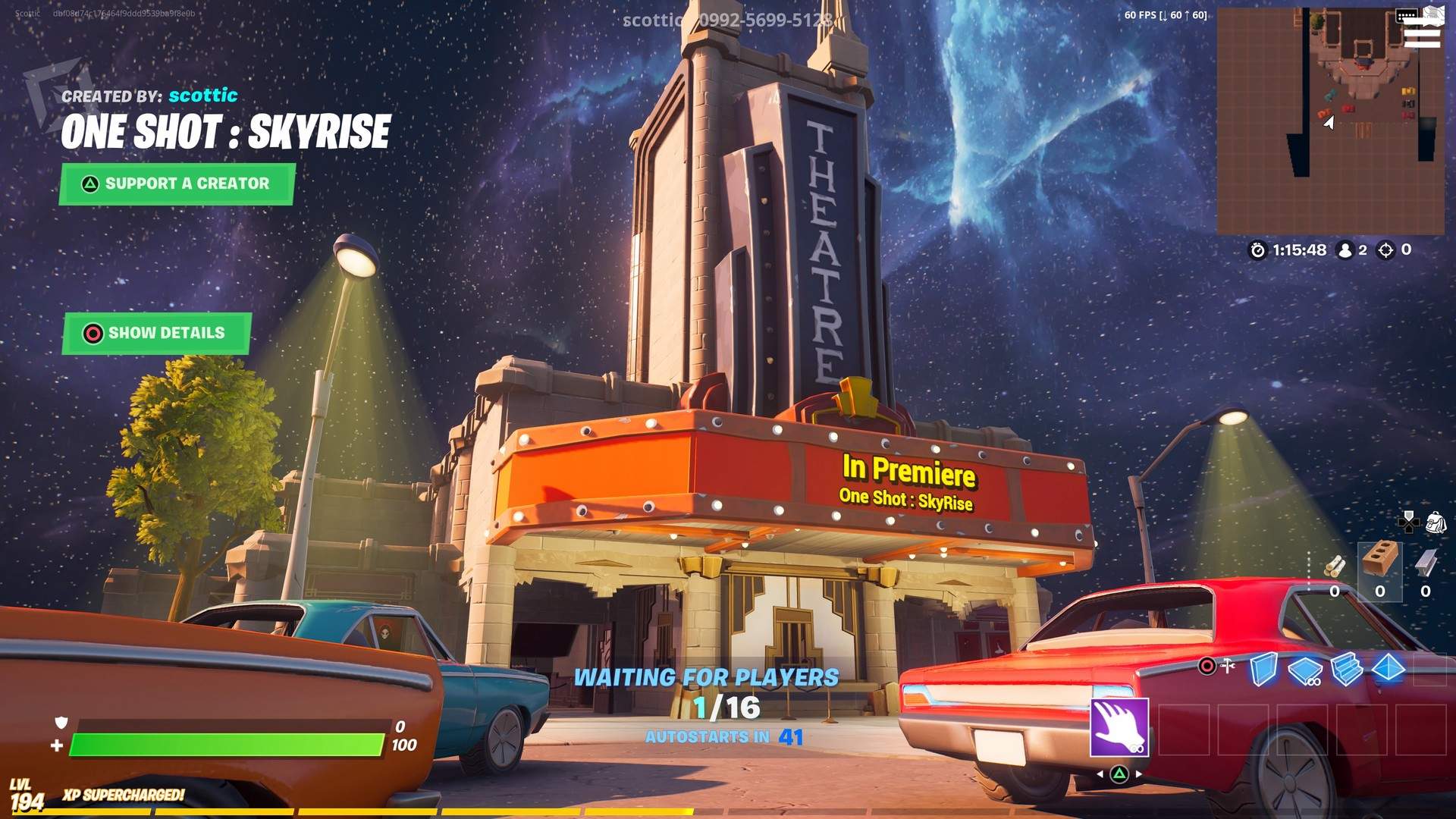The height and width of the screenshot is (819, 1456).
Task: Select the wall build piece icon
Action: (x=1263, y=670)
